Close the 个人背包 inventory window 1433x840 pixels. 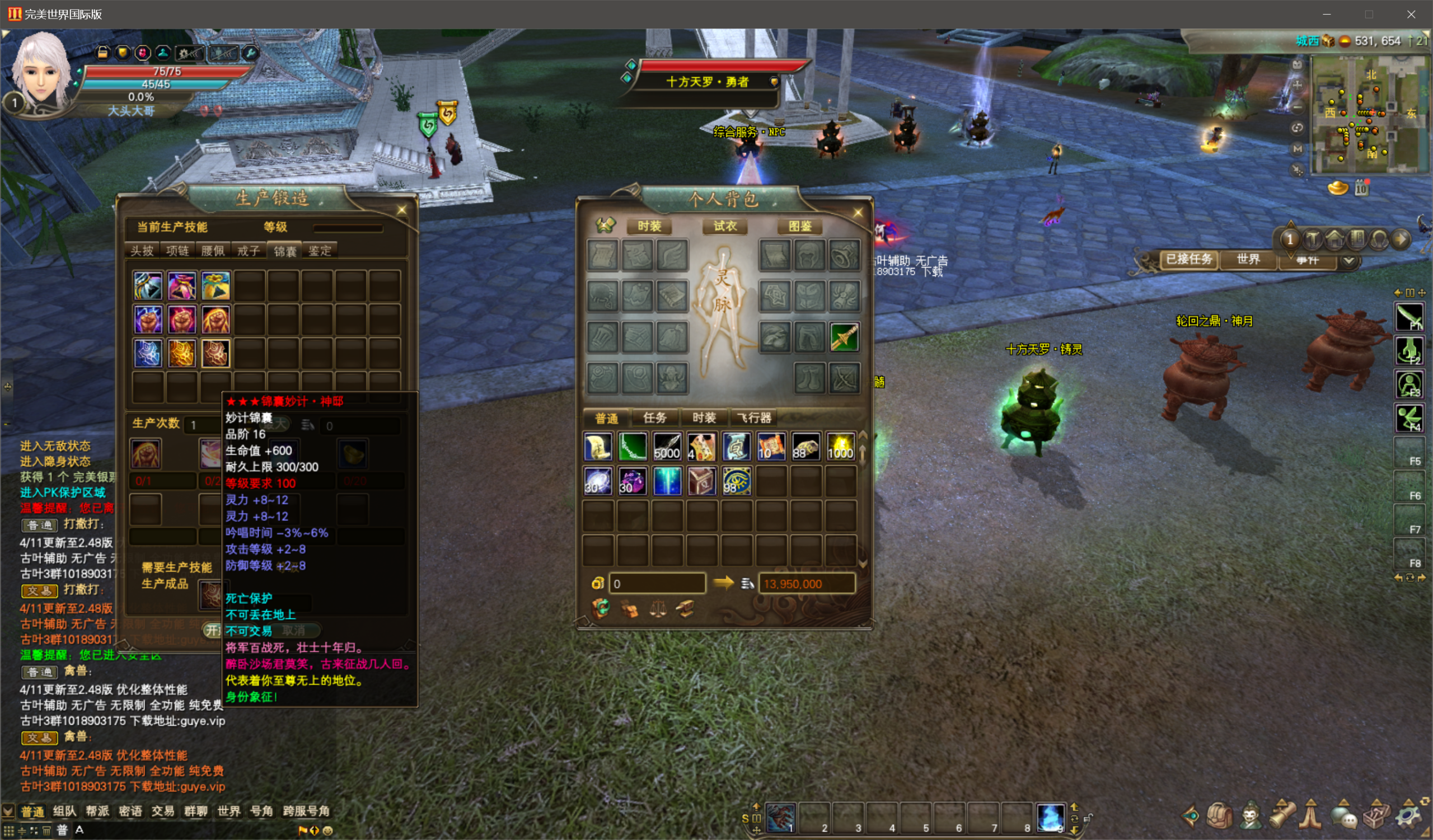(x=858, y=213)
